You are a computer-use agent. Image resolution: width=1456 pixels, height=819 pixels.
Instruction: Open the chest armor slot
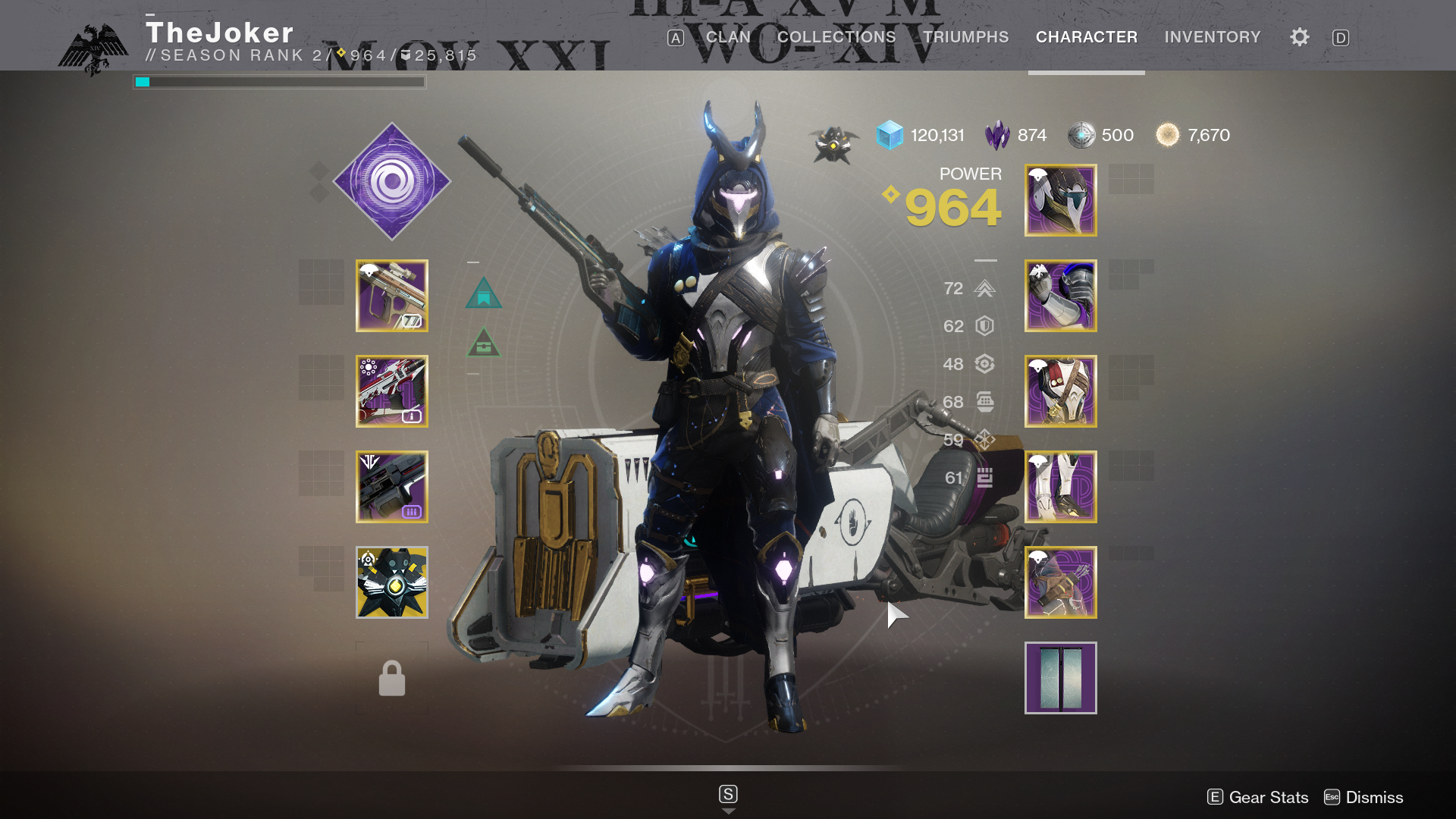[x=1060, y=391]
